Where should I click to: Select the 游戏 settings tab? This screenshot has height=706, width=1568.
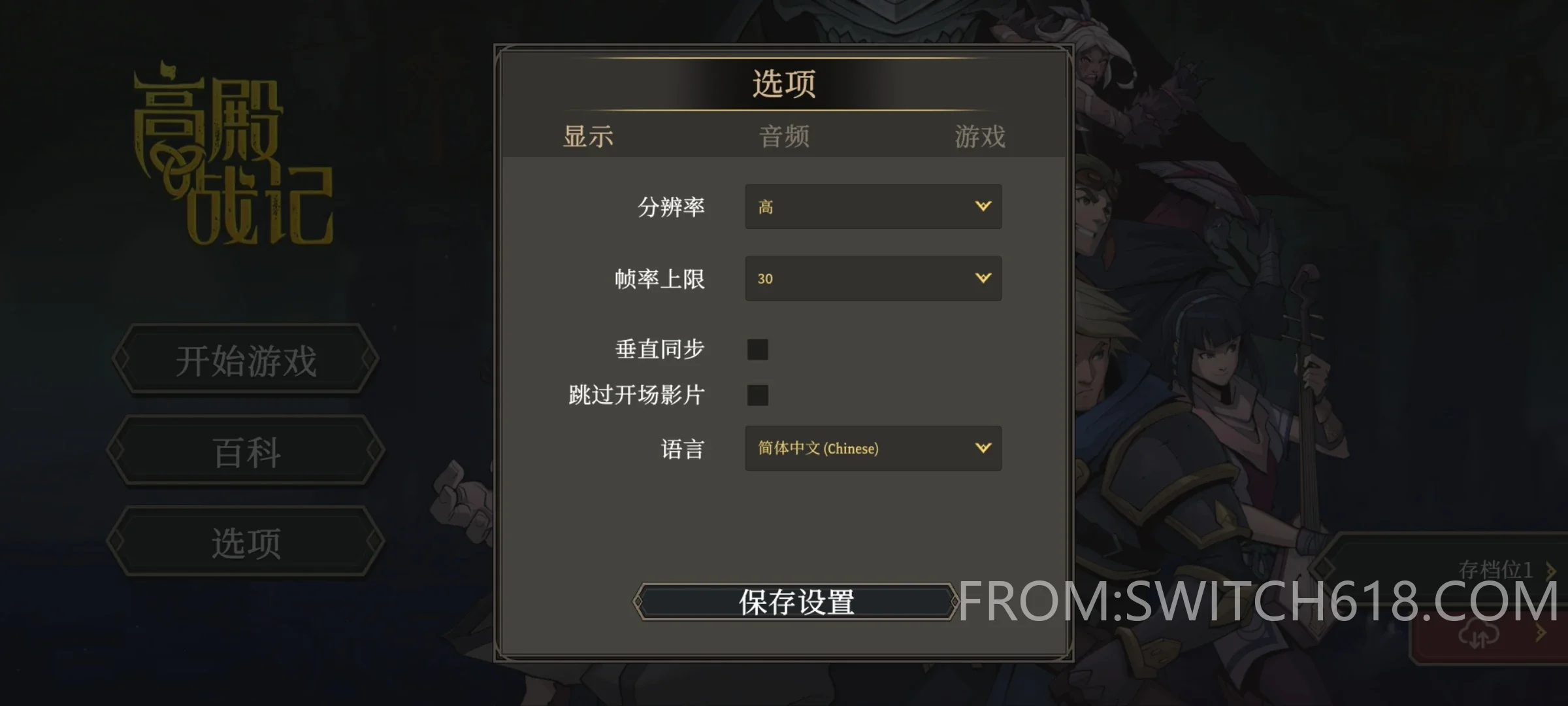coord(979,137)
